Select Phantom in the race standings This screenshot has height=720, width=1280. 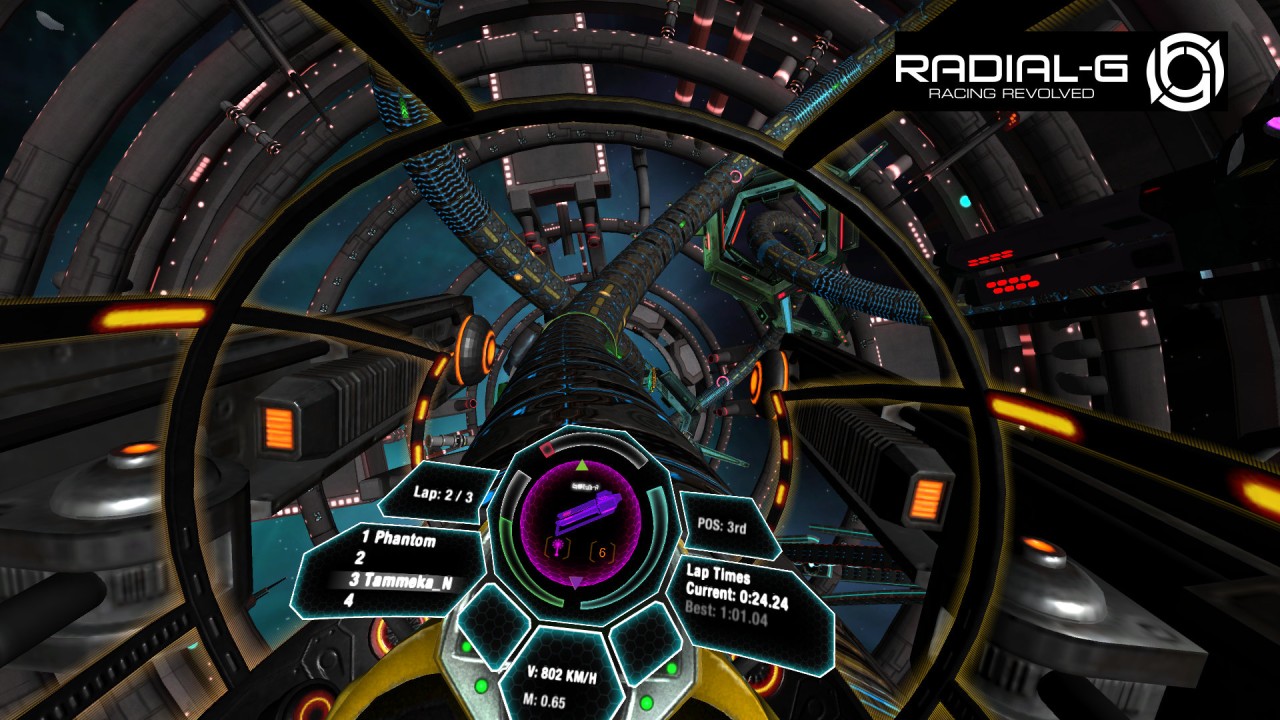coord(398,540)
